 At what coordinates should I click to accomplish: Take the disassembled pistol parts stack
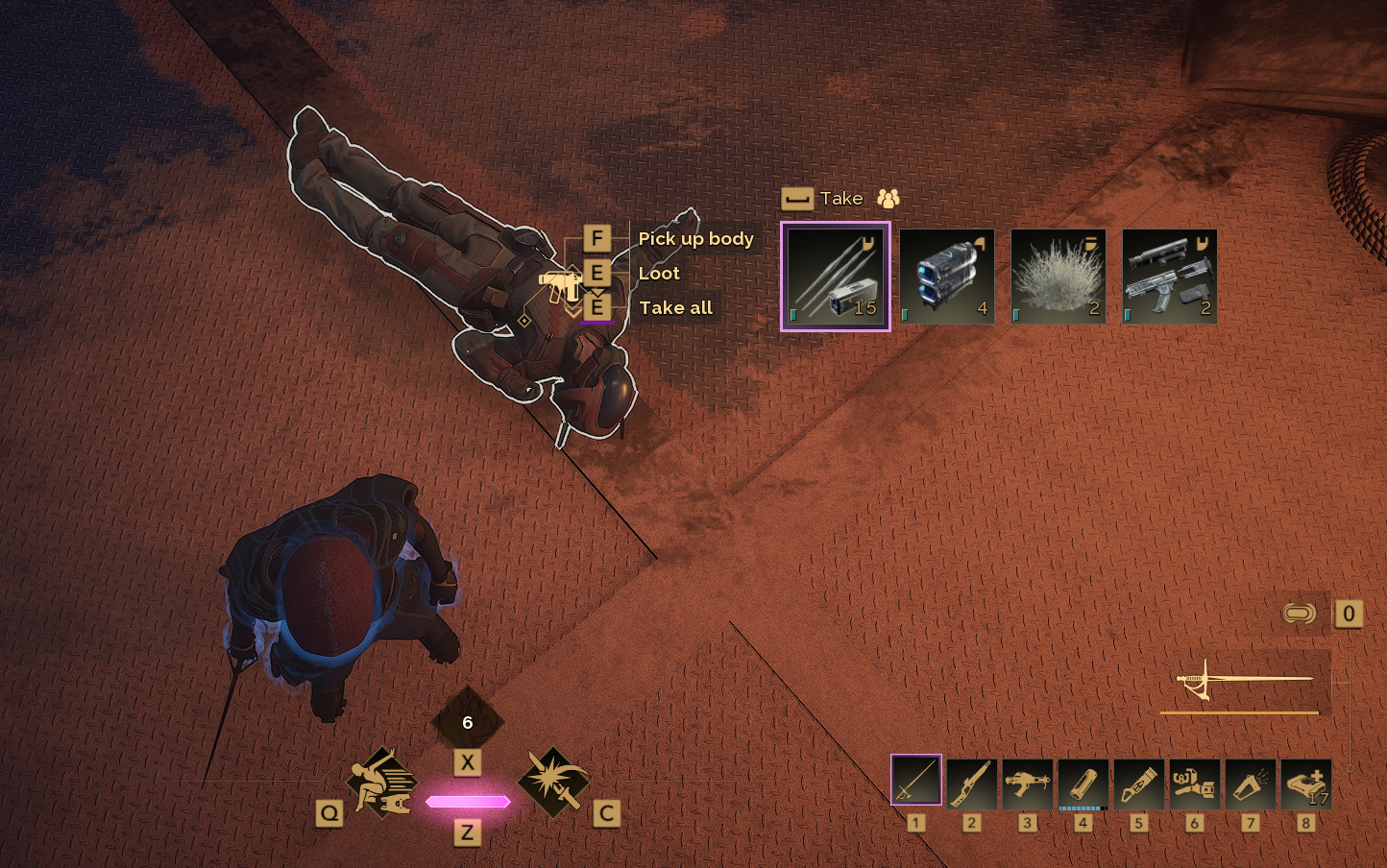coord(1169,277)
